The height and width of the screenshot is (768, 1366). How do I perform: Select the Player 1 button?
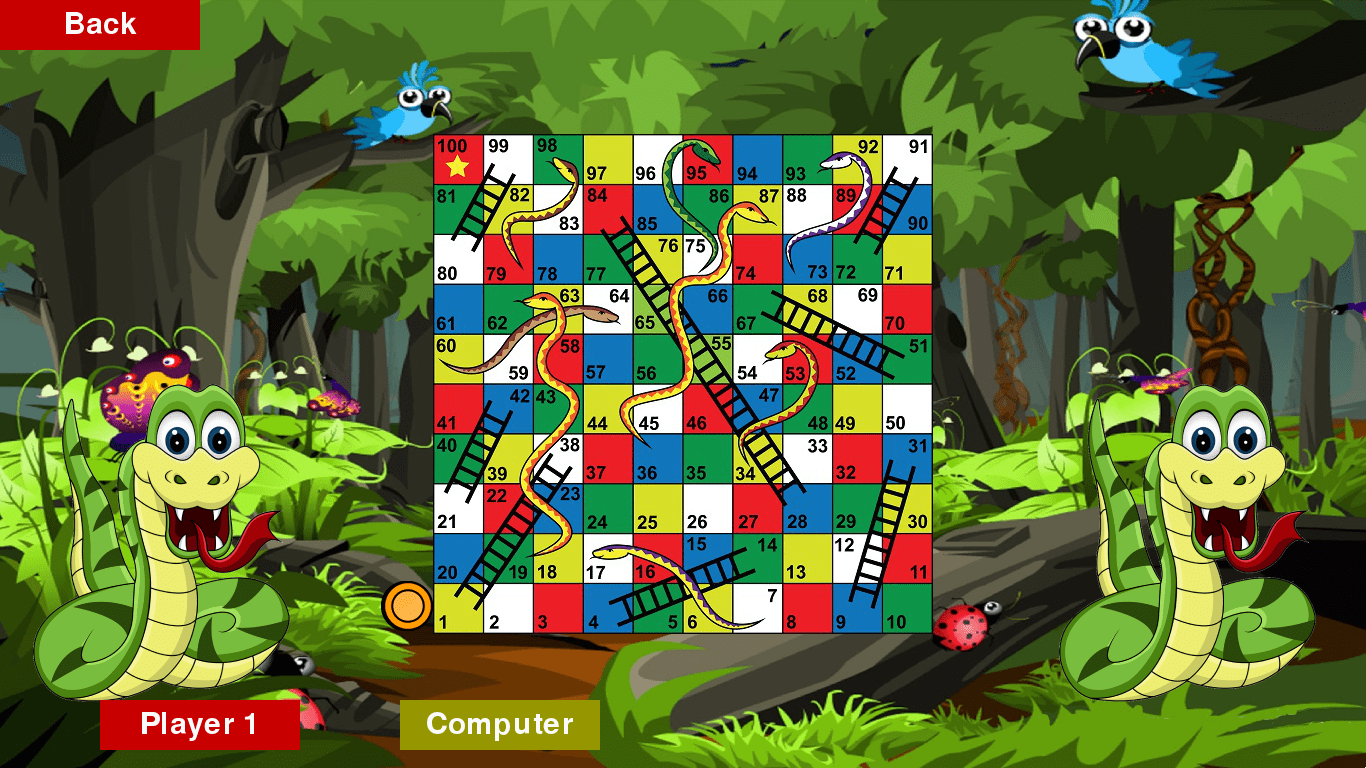pos(200,725)
